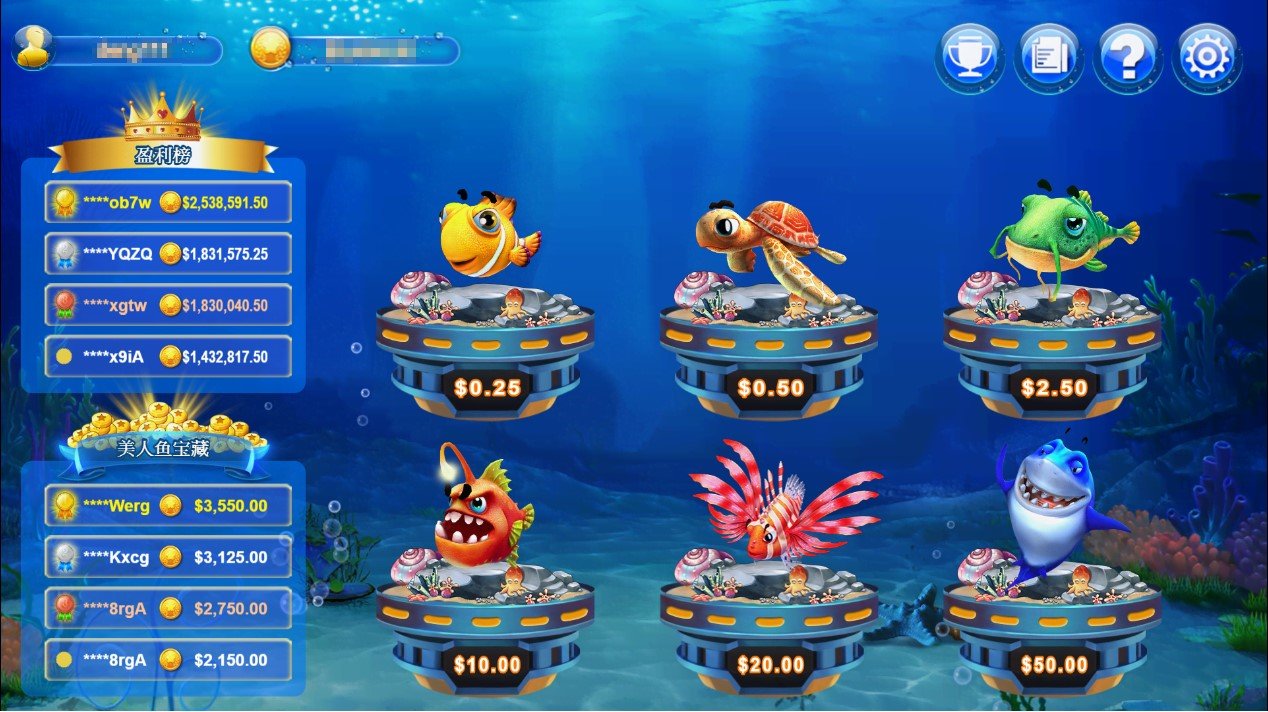1268x712 pixels.
Task: Open the trophy leaderboard button
Action: click(x=969, y=57)
